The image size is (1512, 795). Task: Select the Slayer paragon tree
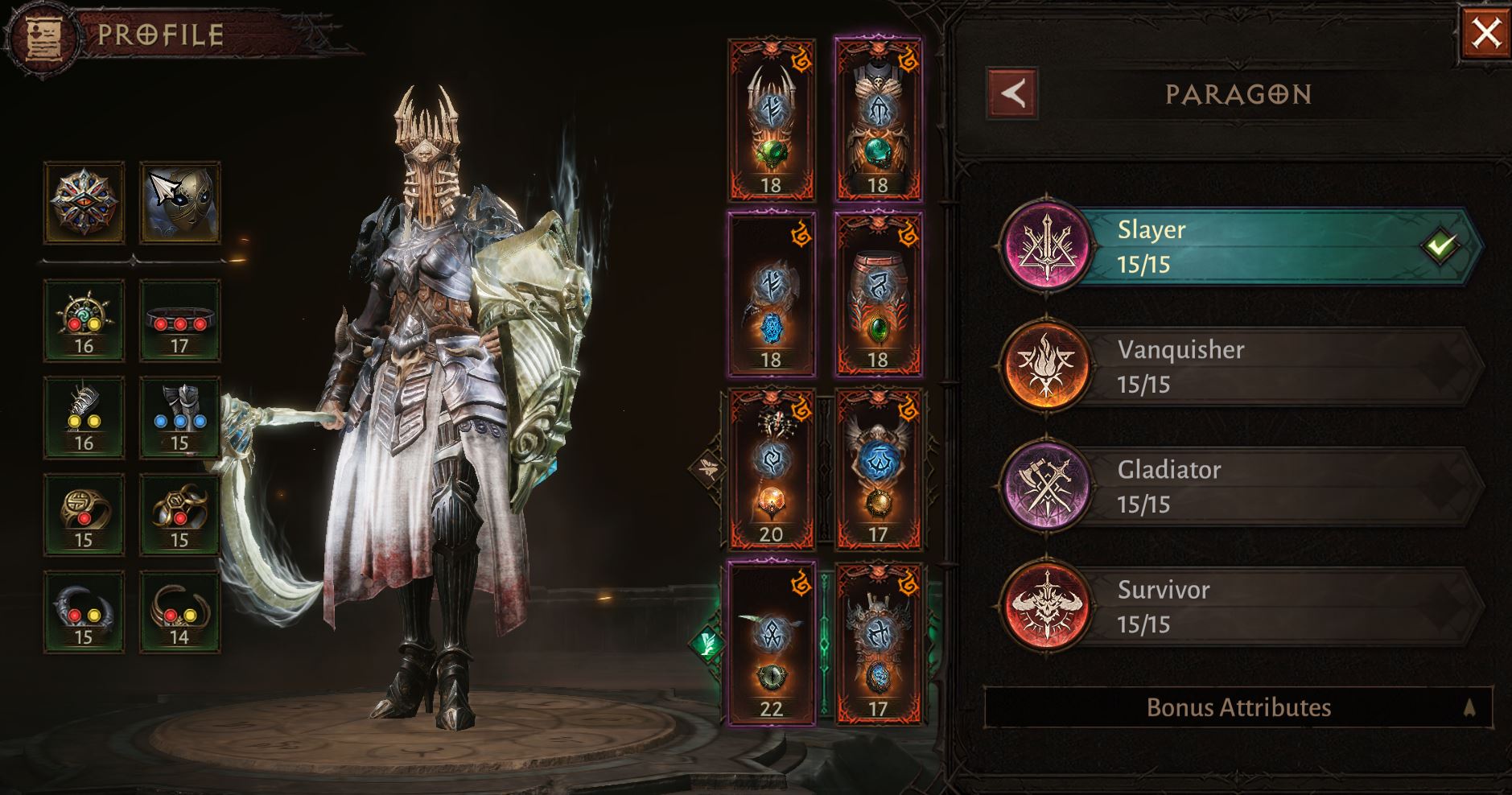click(1239, 246)
